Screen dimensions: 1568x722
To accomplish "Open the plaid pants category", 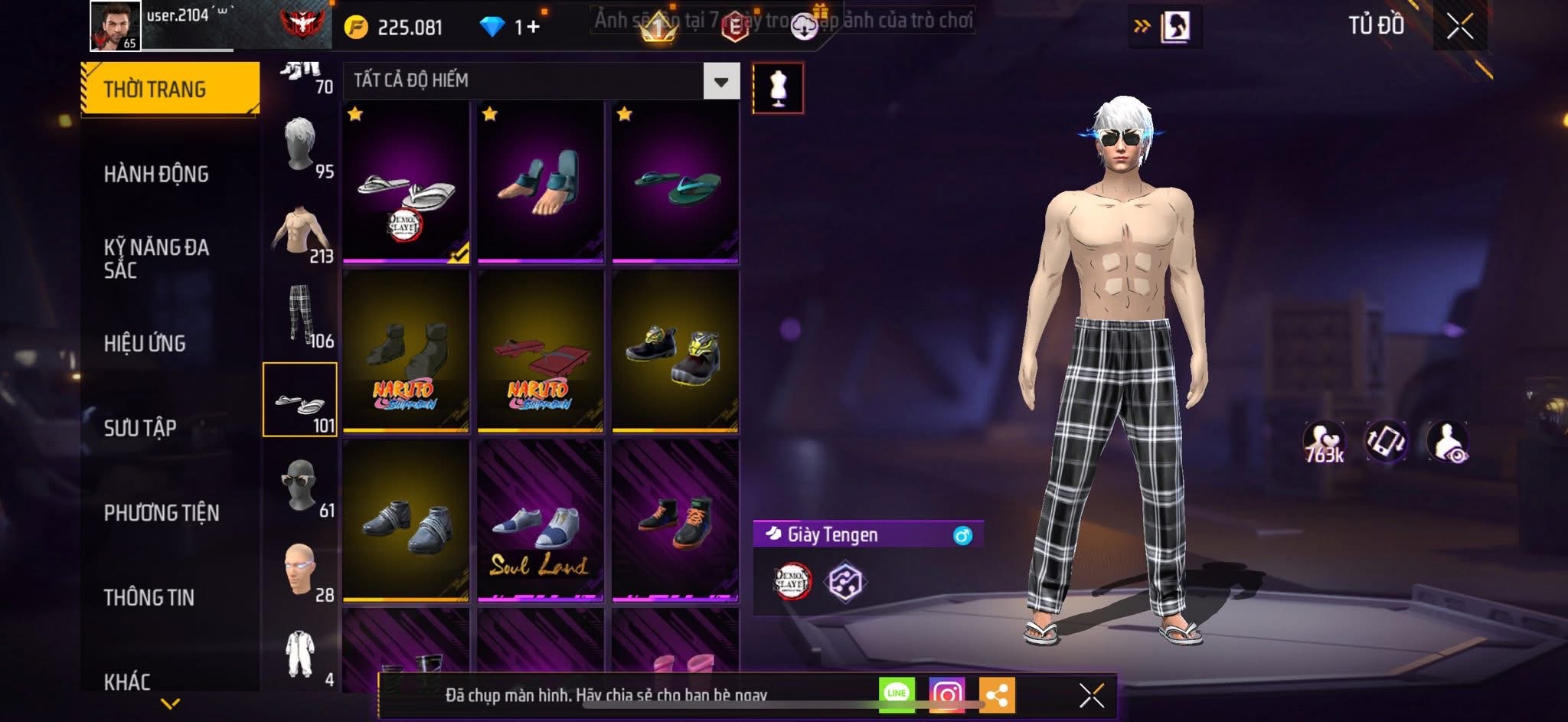I will [300, 315].
